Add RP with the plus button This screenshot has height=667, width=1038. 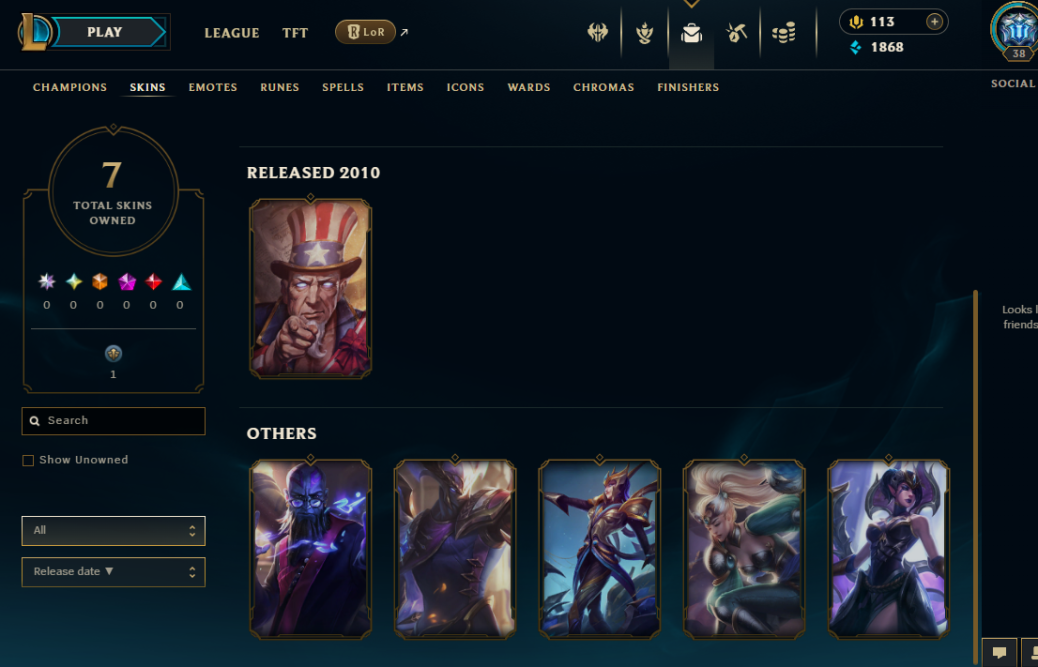(934, 22)
